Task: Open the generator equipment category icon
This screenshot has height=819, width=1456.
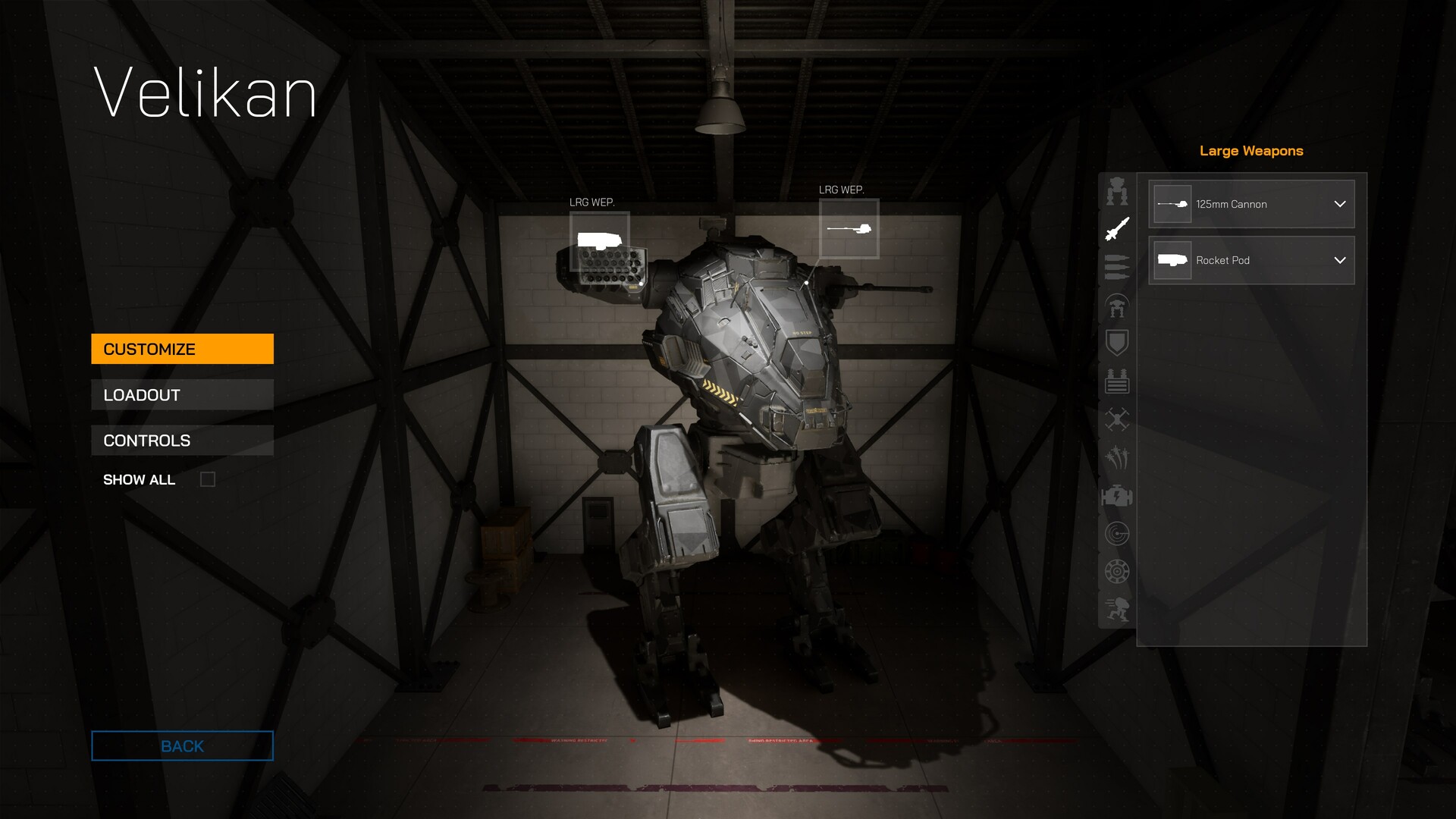Action: click(x=1116, y=381)
